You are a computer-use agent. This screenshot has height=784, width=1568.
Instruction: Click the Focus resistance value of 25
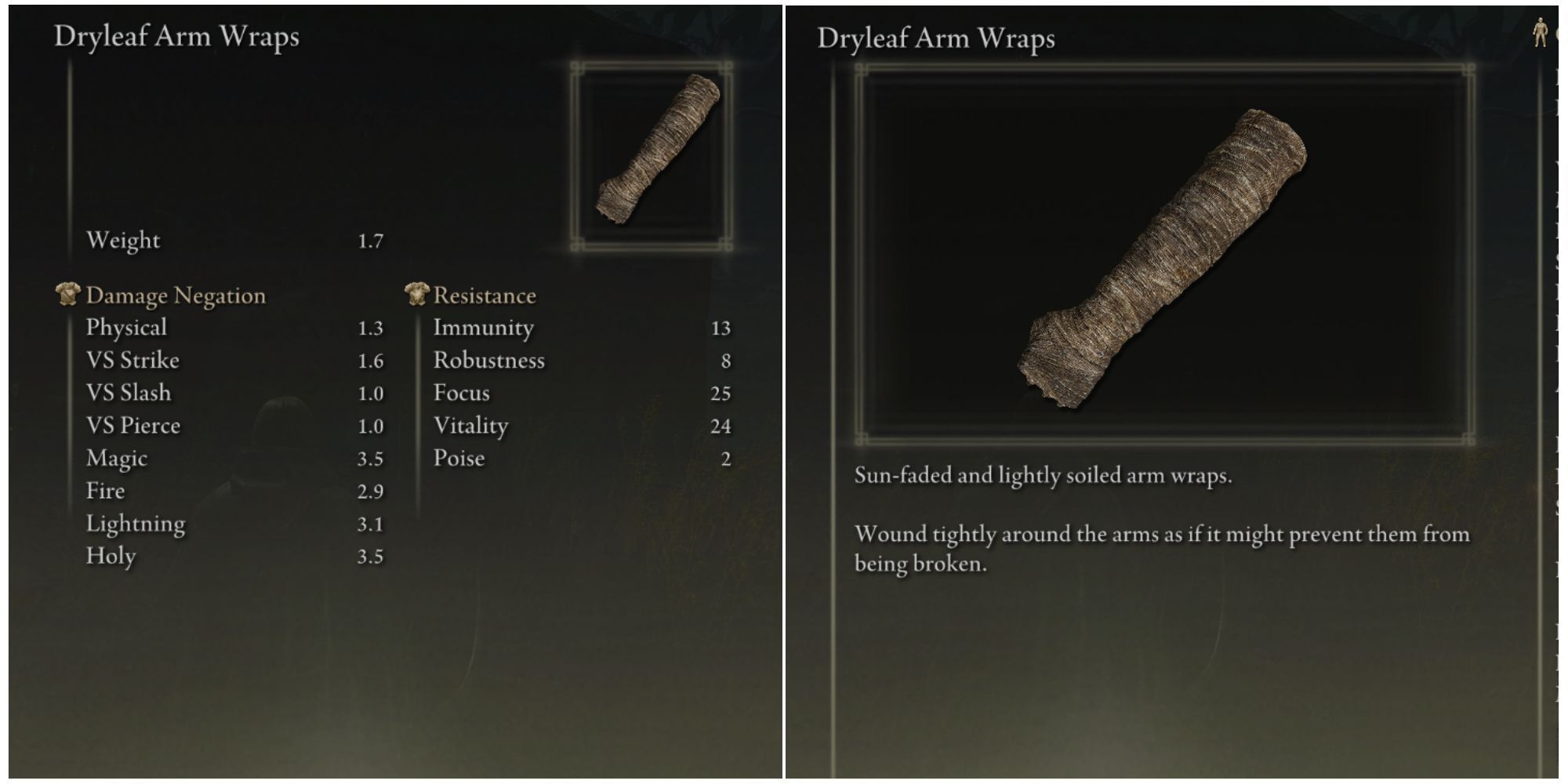[x=723, y=392]
